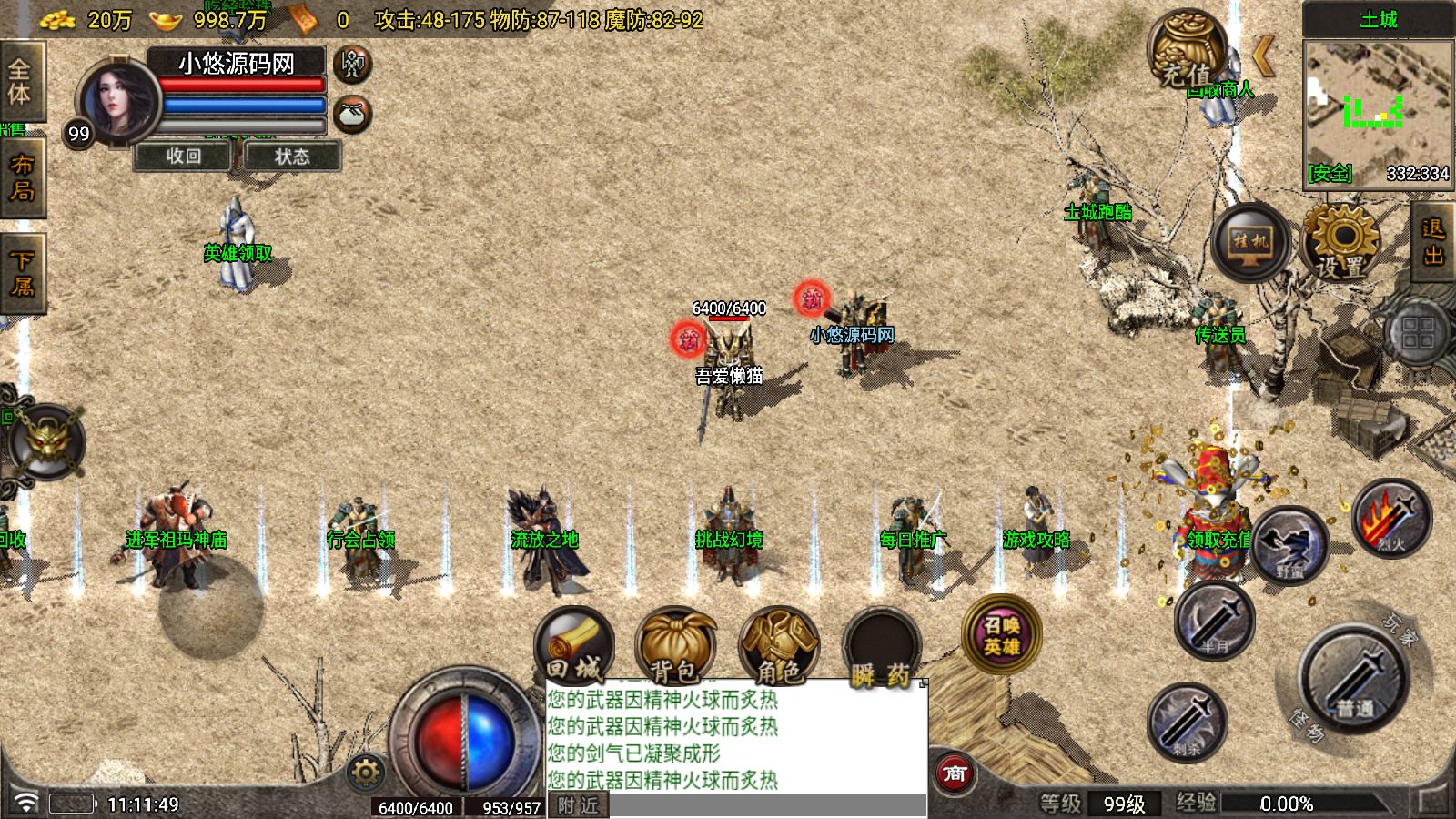Cast the 烈火 flame sword skill
1456x819 pixels.
coord(1391,517)
